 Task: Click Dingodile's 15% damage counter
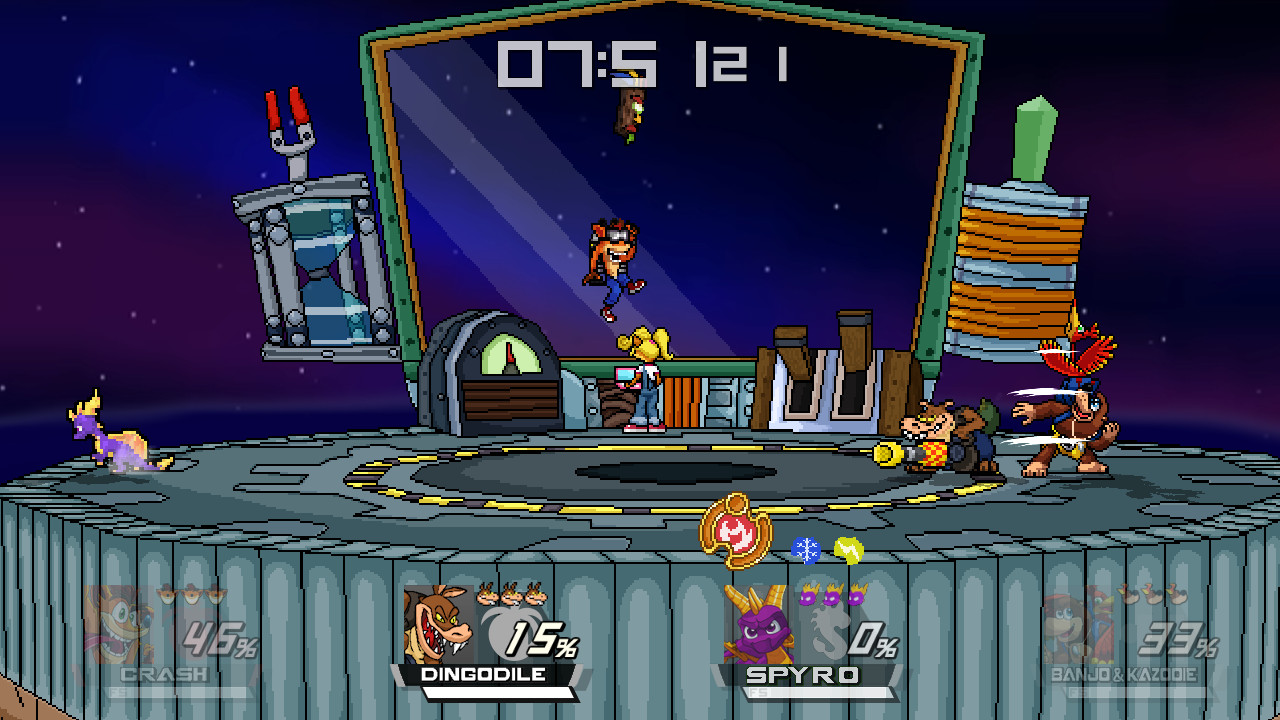540,640
